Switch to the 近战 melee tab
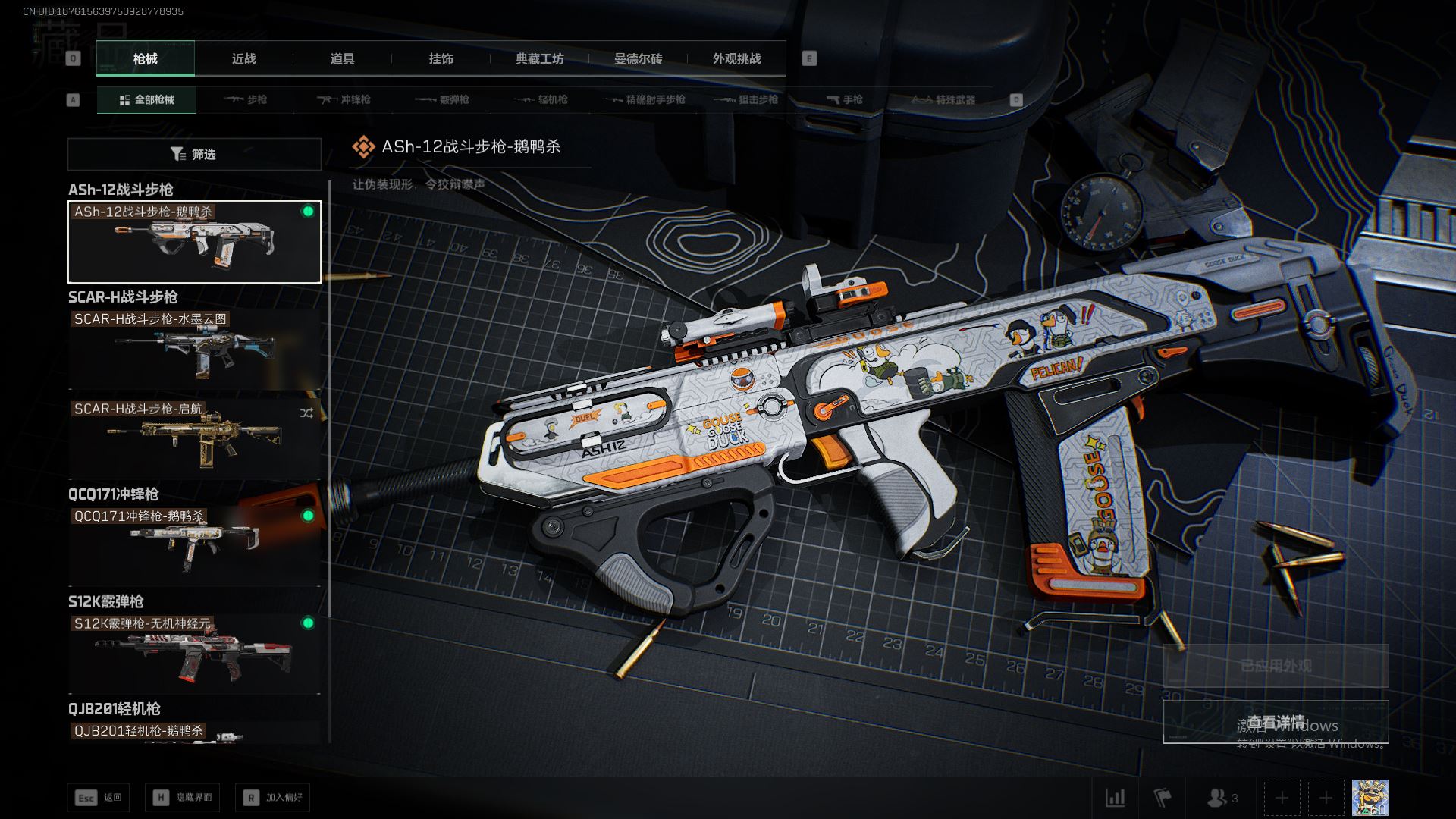Screen dimensions: 1456x819 point(243,58)
